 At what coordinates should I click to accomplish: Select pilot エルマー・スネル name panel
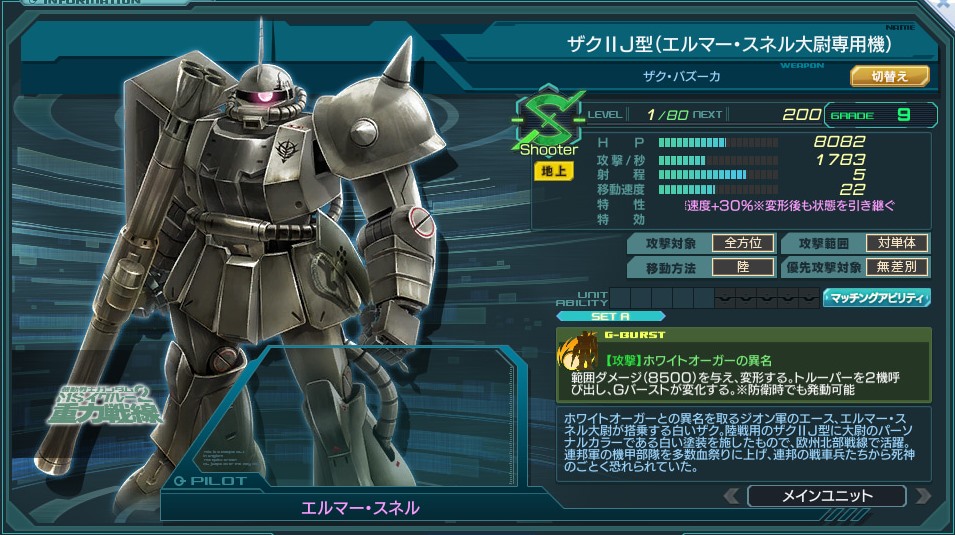tap(360, 507)
